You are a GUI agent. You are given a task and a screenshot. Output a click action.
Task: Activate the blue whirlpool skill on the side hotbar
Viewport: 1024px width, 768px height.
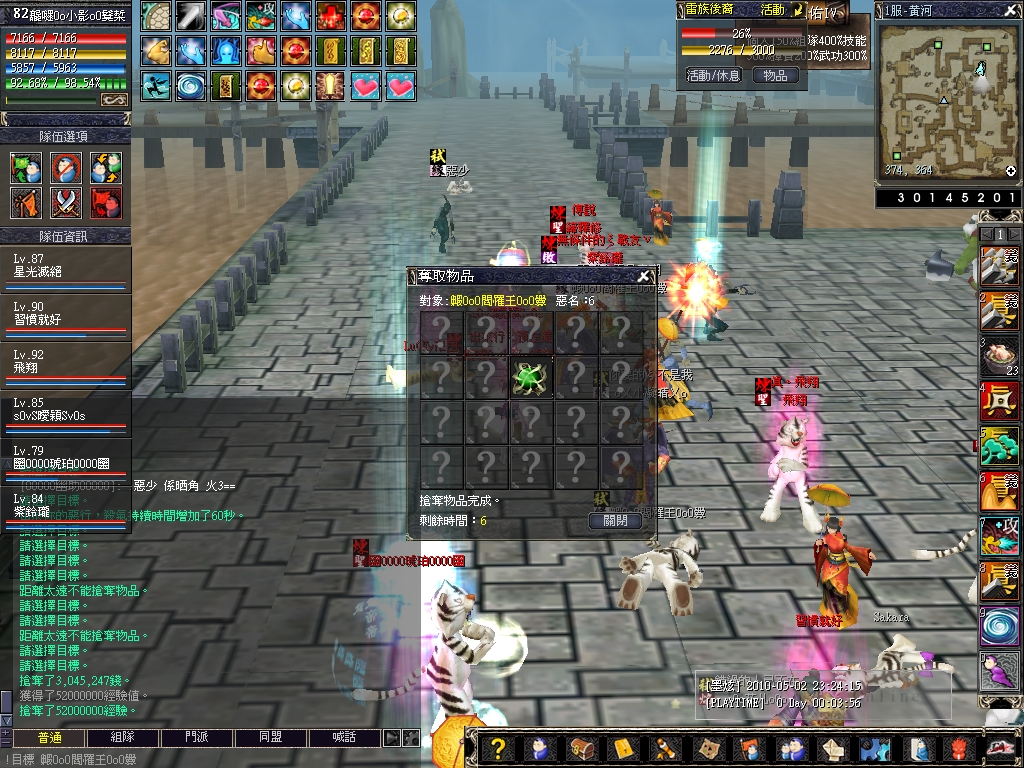(x=999, y=627)
